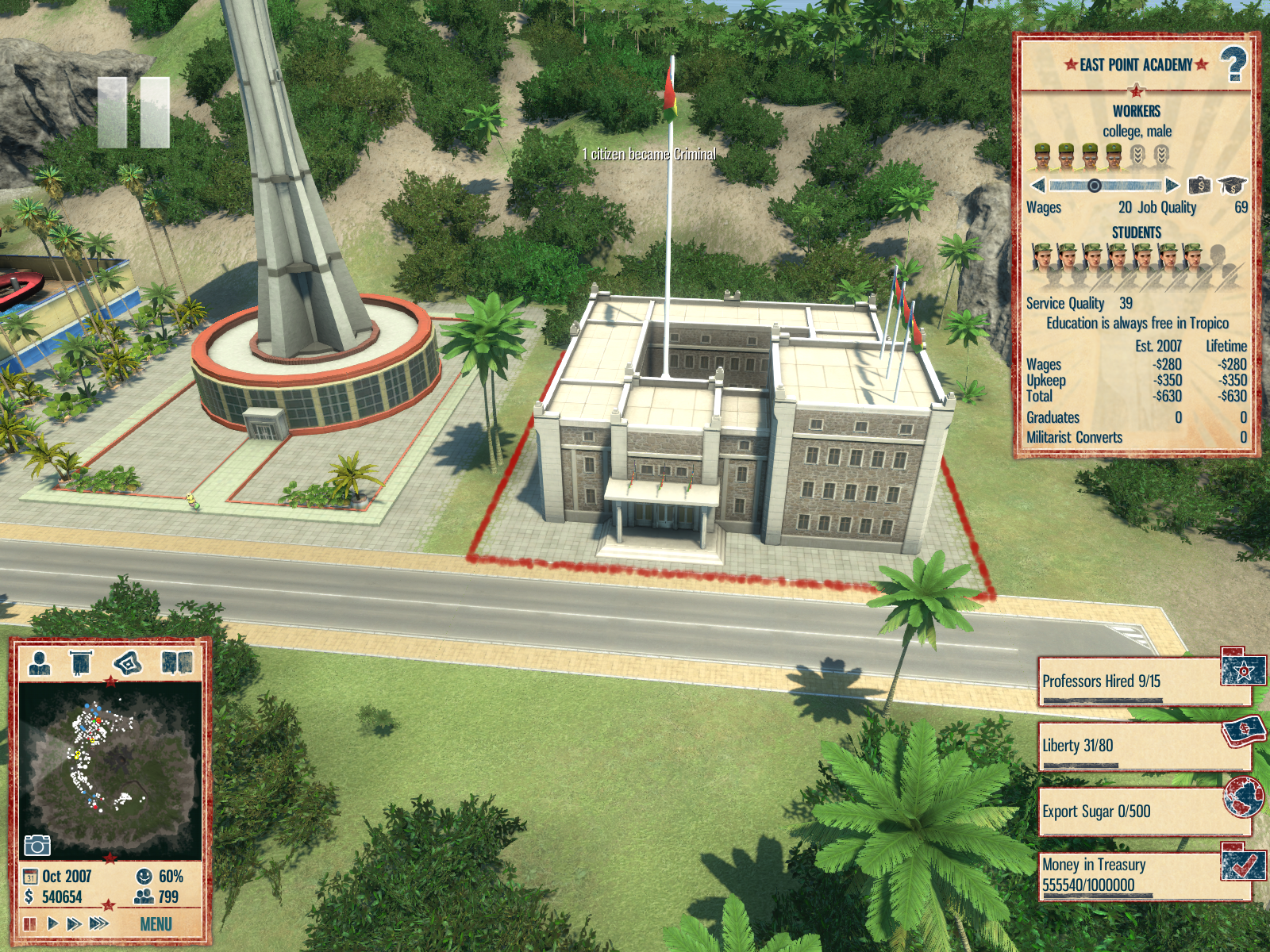Increase wages with the right arrow
Screen dimensions: 1270x952
(x=1172, y=186)
